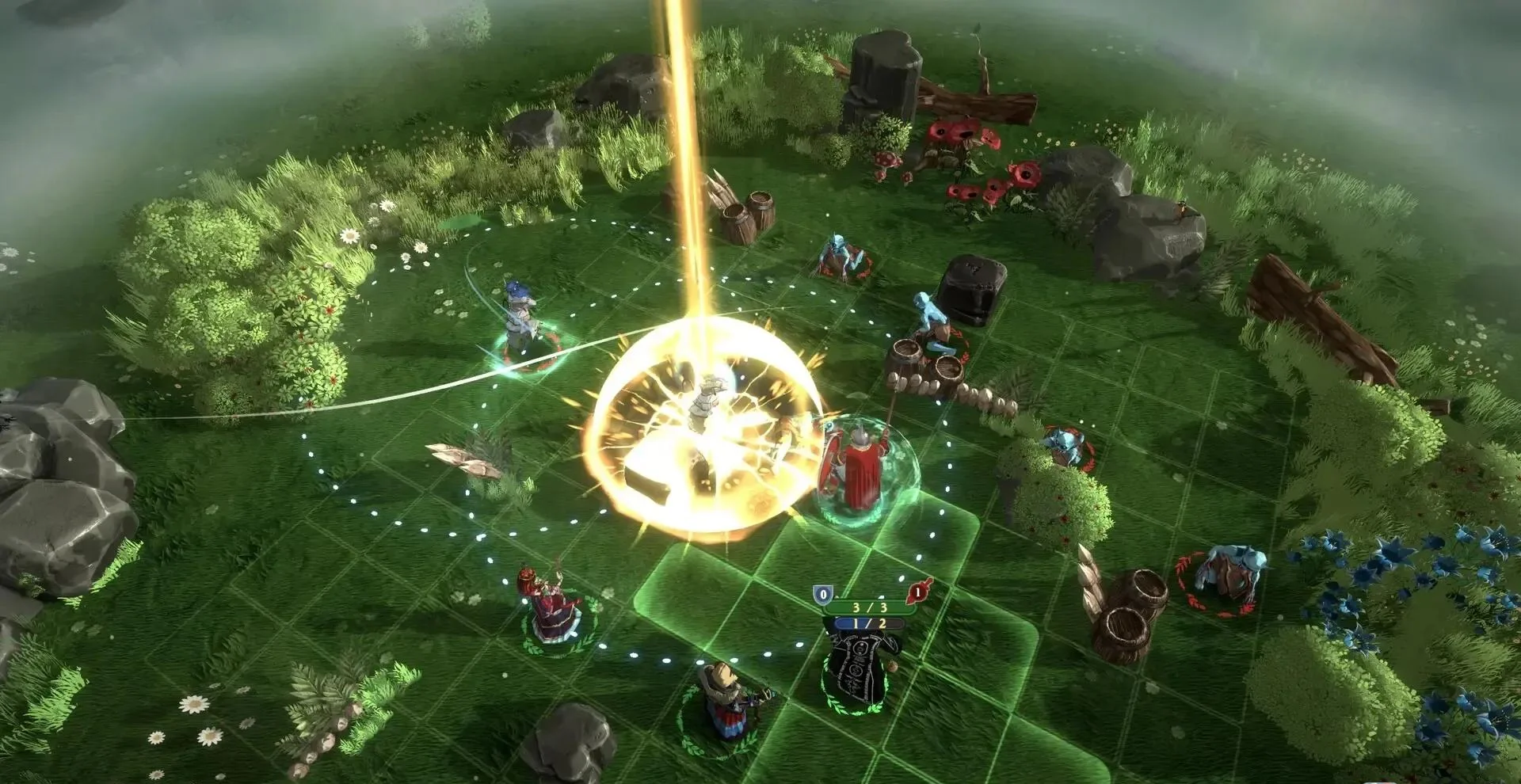Target the blue goblin beside the round bush
Image resolution: width=1521 pixels, height=784 pixels.
(x=1065, y=448)
